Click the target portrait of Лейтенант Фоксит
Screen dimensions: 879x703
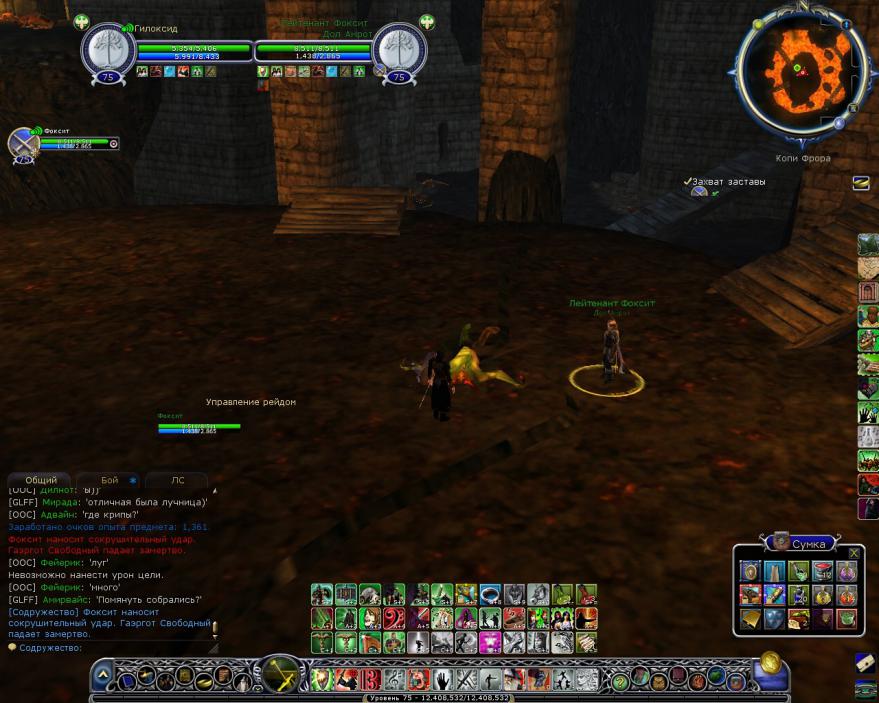pyautogui.click(x=400, y=48)
